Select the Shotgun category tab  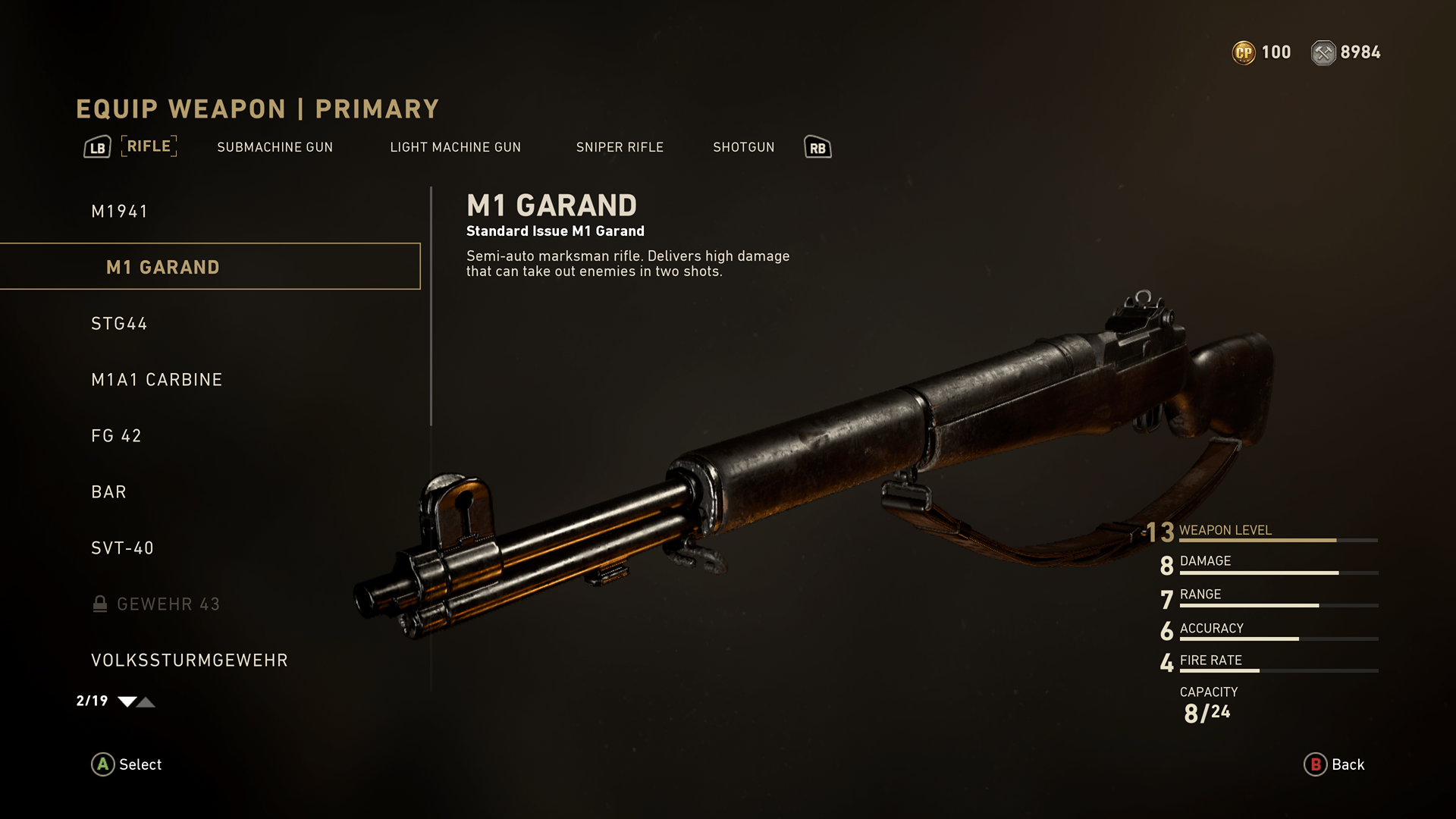(x=743, y=147)
